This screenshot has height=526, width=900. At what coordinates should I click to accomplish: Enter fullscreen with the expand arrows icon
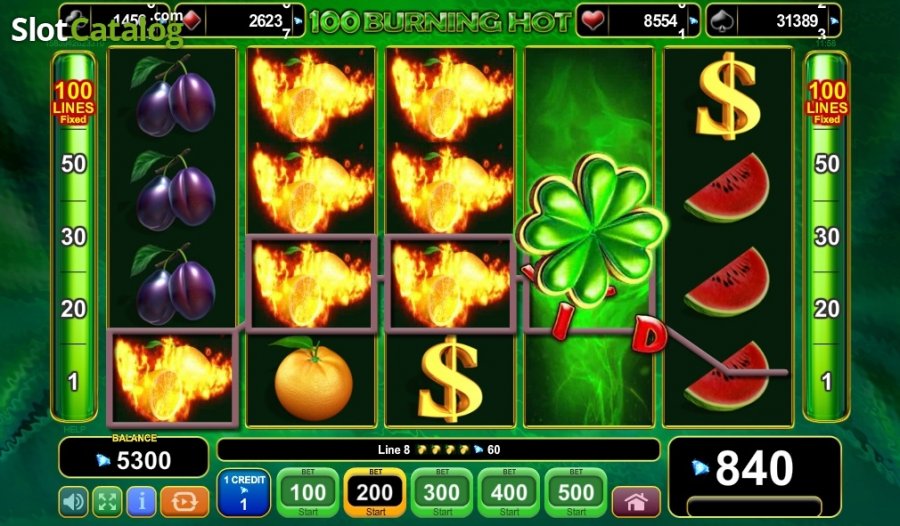pyautogui.click(x=107, y=500)
